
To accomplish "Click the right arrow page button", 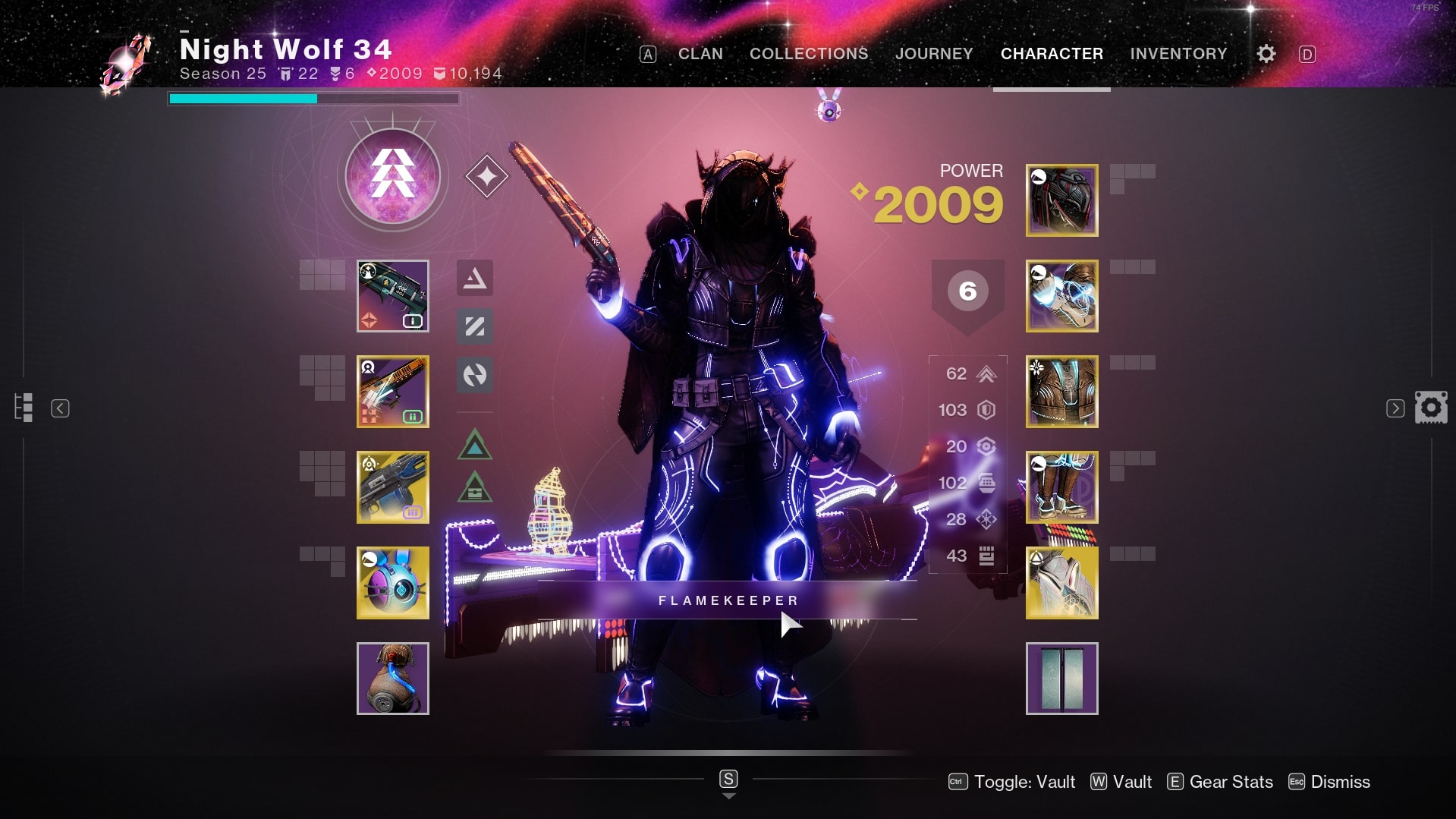I will [x=1395, y=408].
